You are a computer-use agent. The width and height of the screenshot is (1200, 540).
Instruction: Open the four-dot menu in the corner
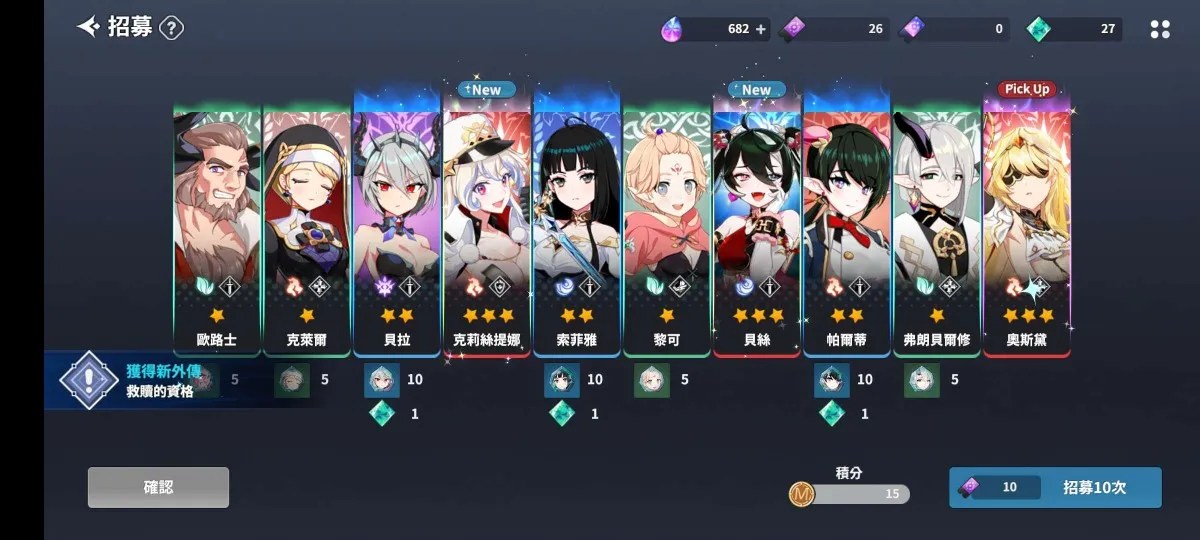click(1160, 29)
